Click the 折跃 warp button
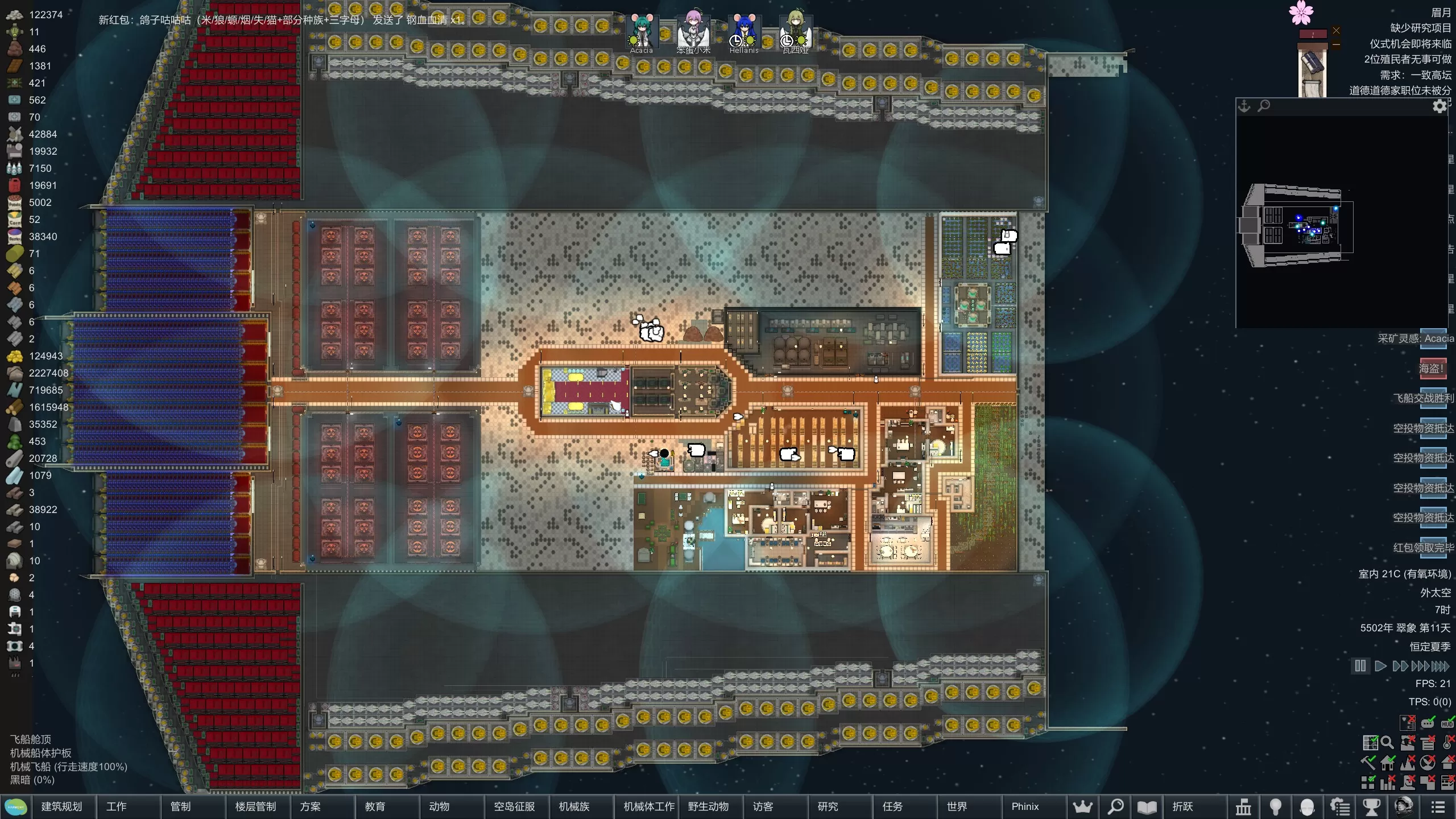This screenshot has width=1456, height=819. 1182,806
